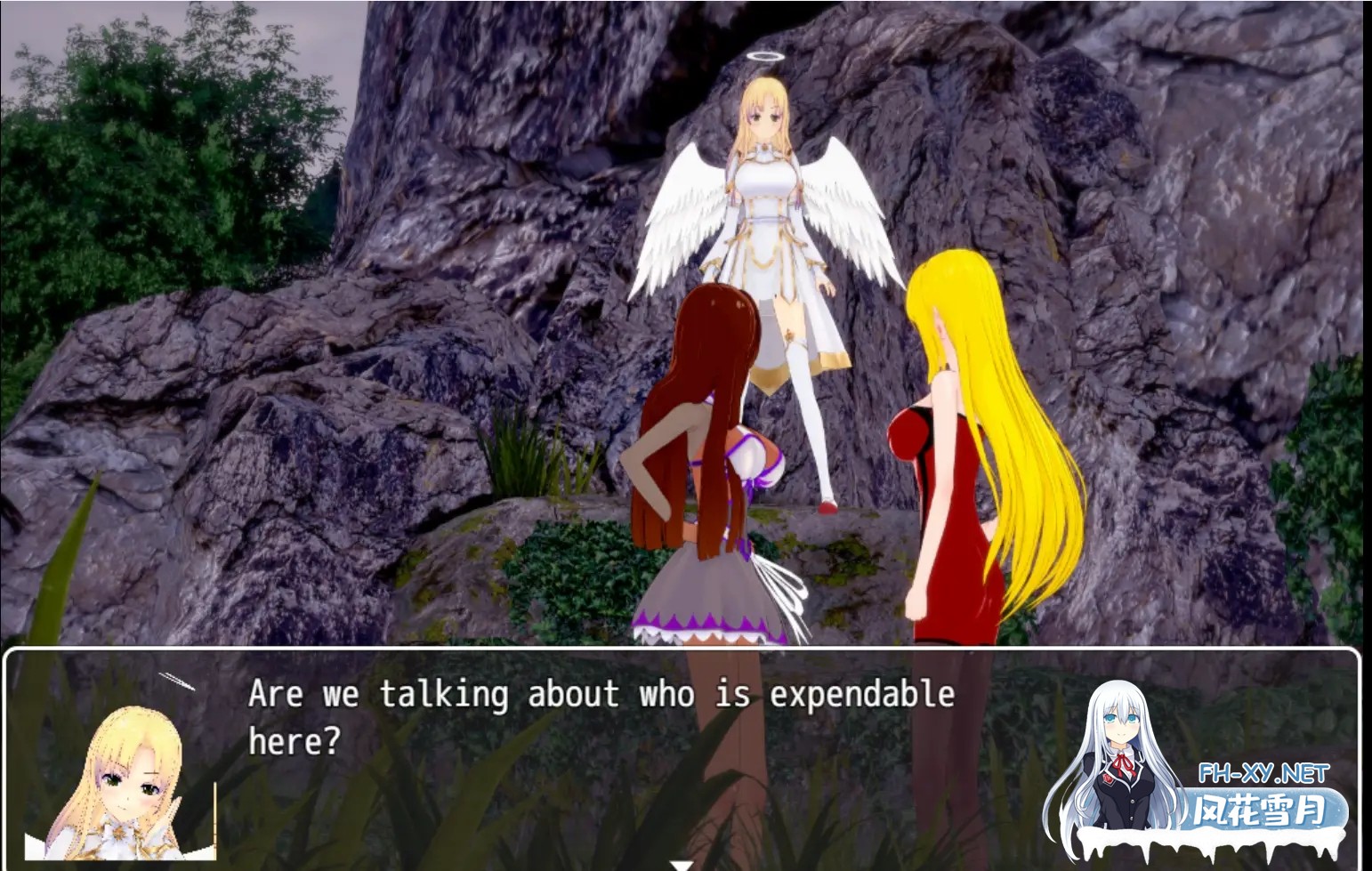Click the halo above the angel's head
The height and width of the screenshot is (871, 1372).
pos(767,55)
